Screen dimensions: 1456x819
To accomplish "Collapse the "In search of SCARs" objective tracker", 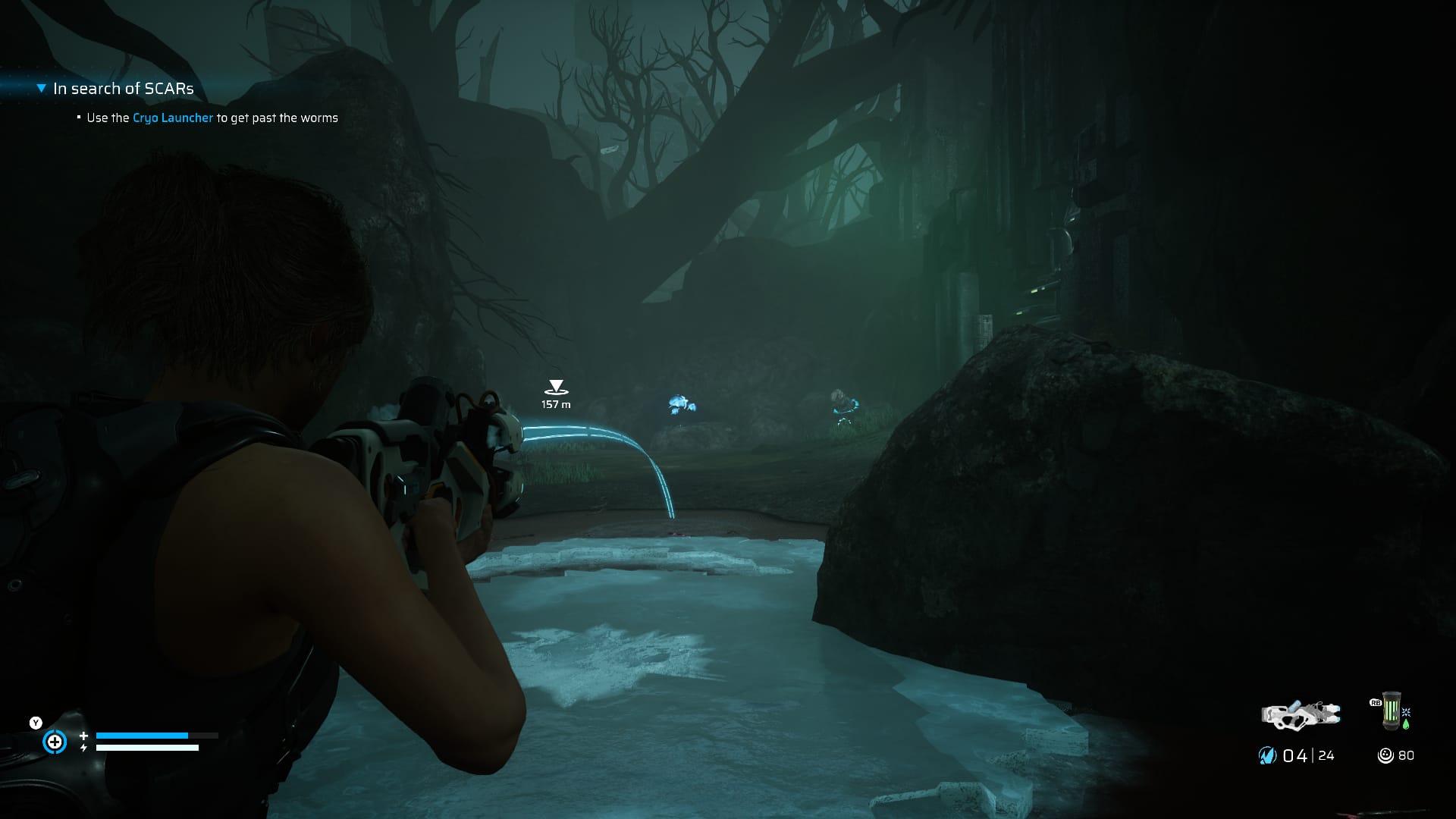I will [42, 89].
